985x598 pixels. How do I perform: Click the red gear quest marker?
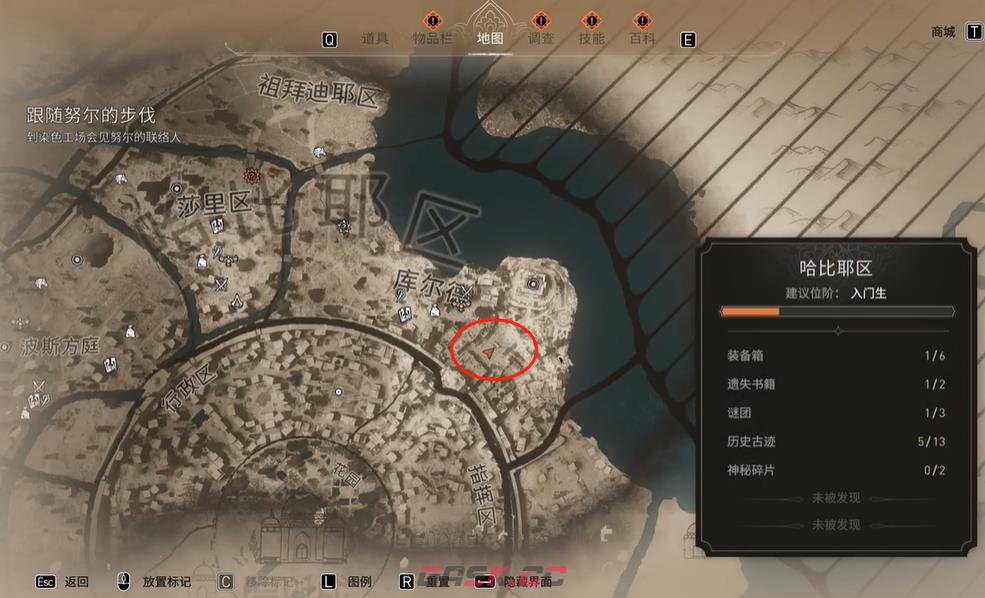pyautogui.click(x=253, y=177)
